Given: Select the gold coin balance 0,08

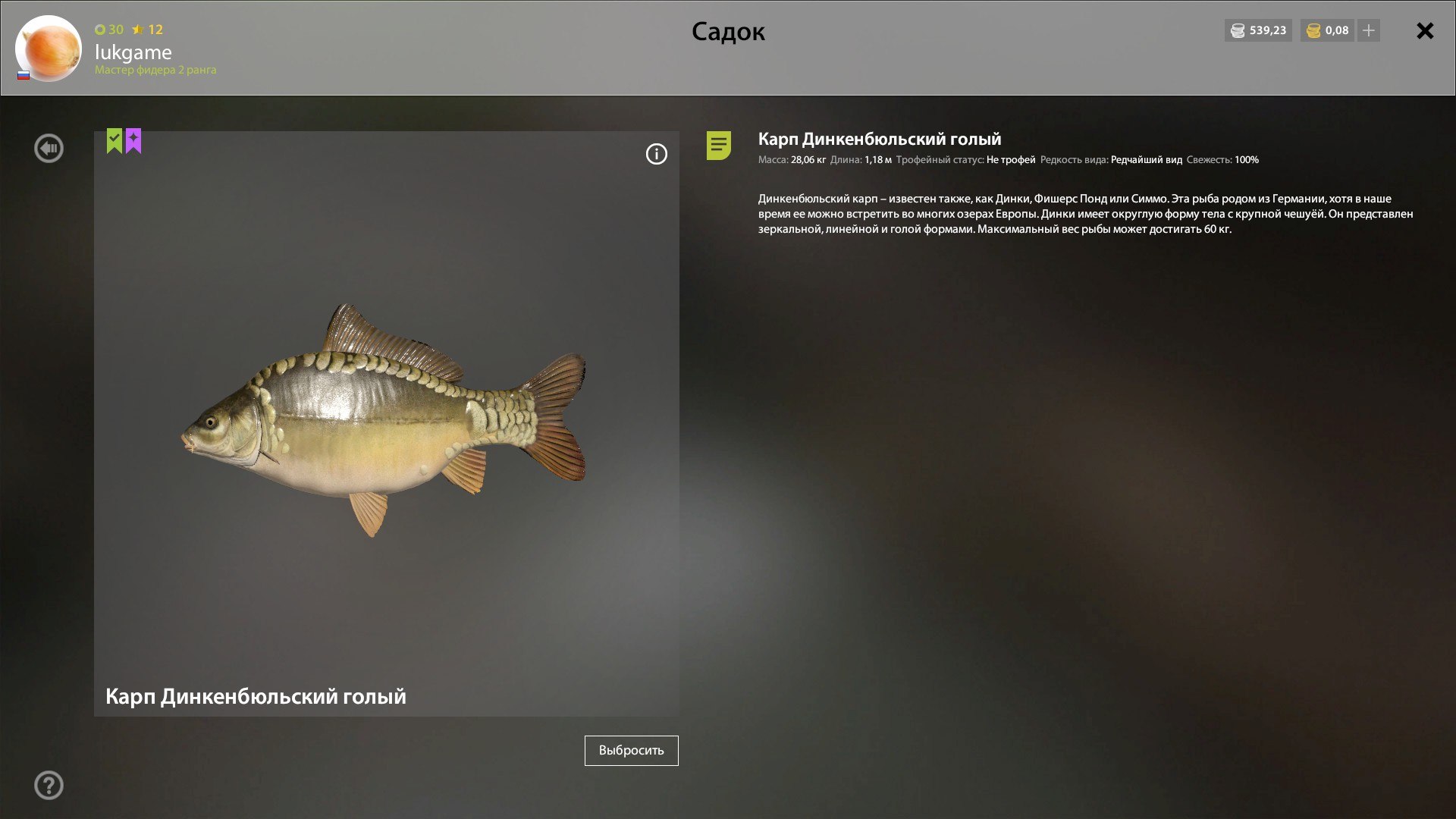Looking at the screenshot, I should point(1327,30).
